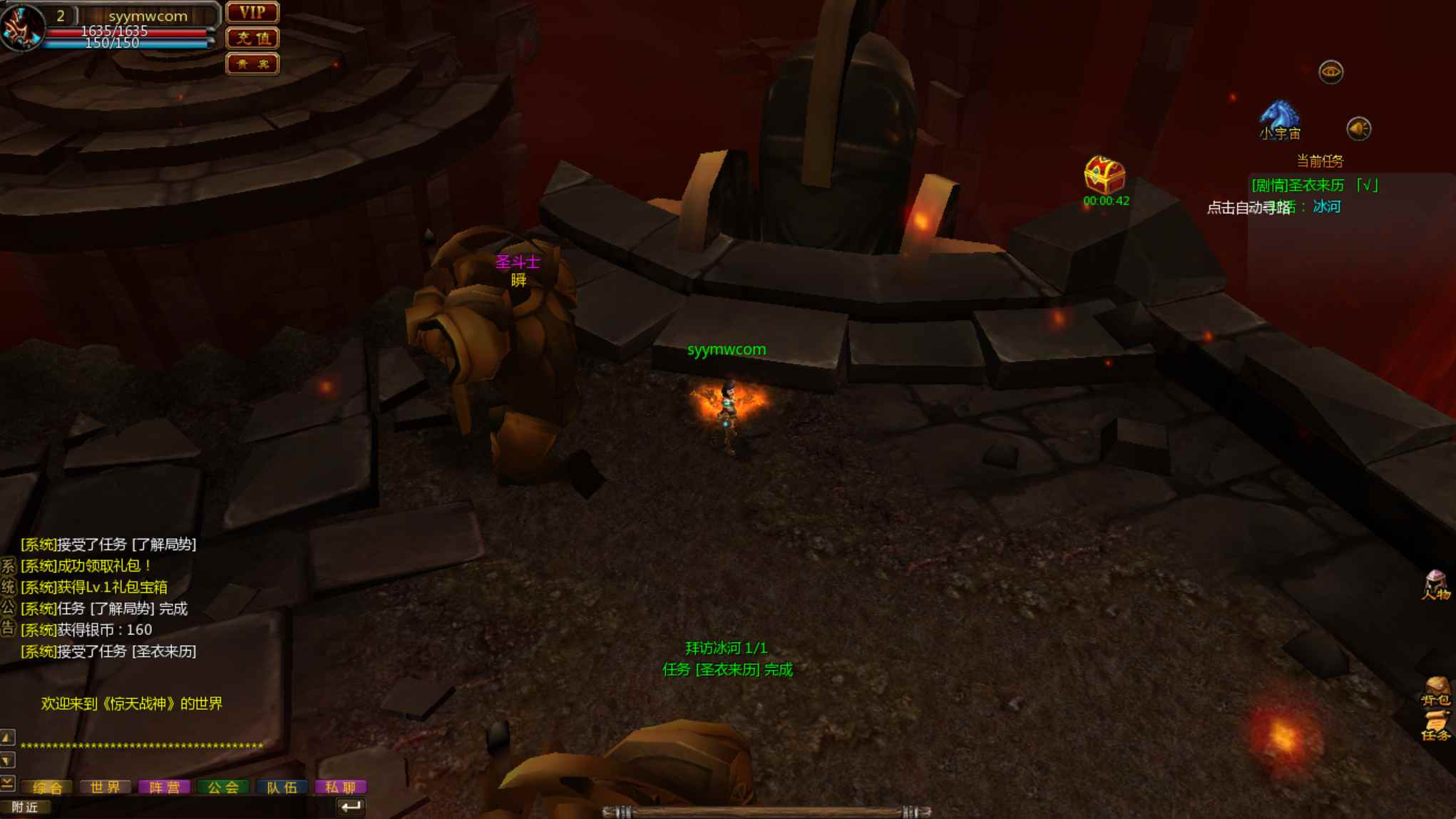Toggle the sound speaker icon
This screenshot has height=819, width=1456.
coord(1358,129)
